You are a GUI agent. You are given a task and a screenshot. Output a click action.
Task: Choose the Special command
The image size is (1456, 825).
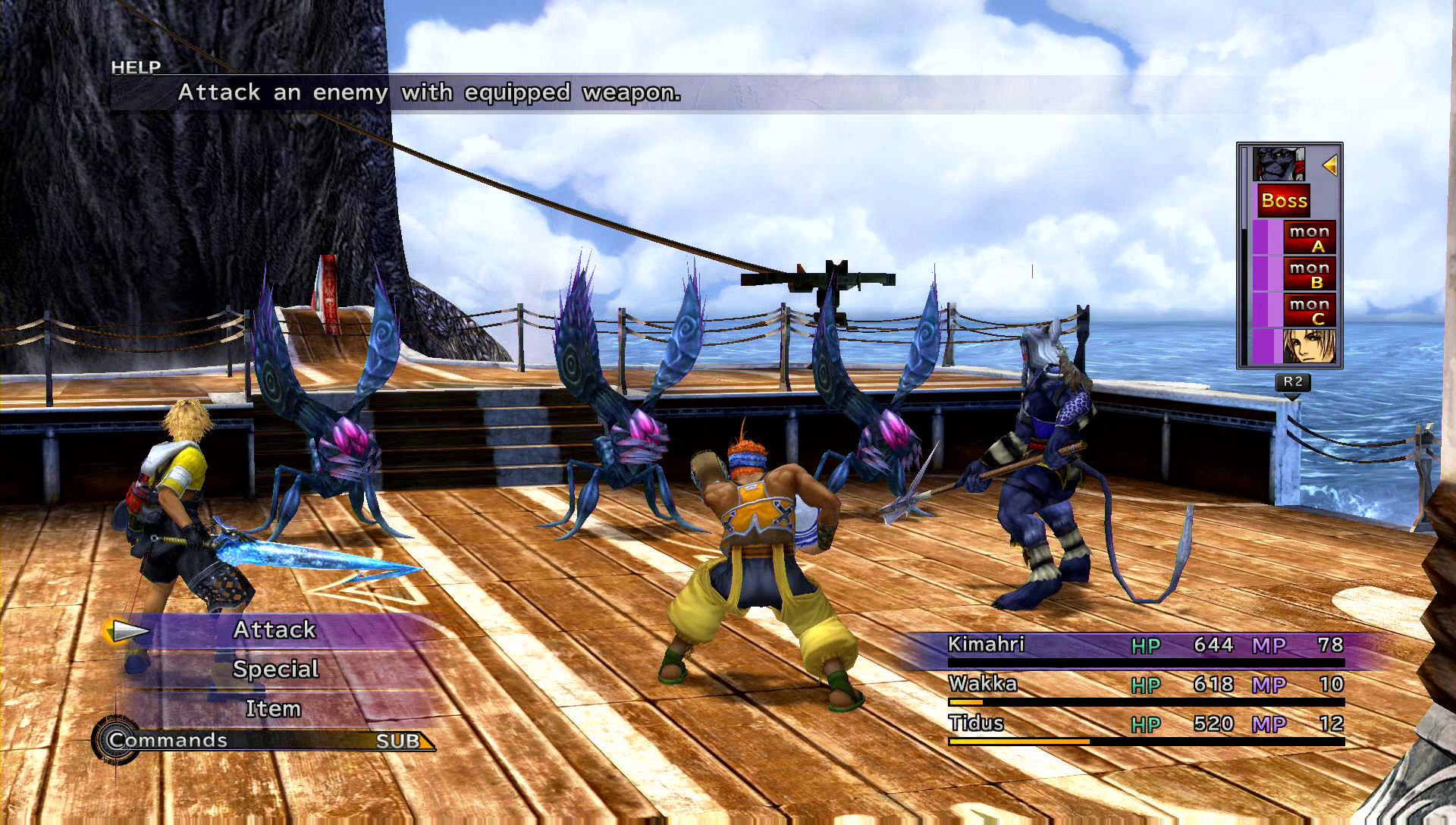[x=275, y=670]
